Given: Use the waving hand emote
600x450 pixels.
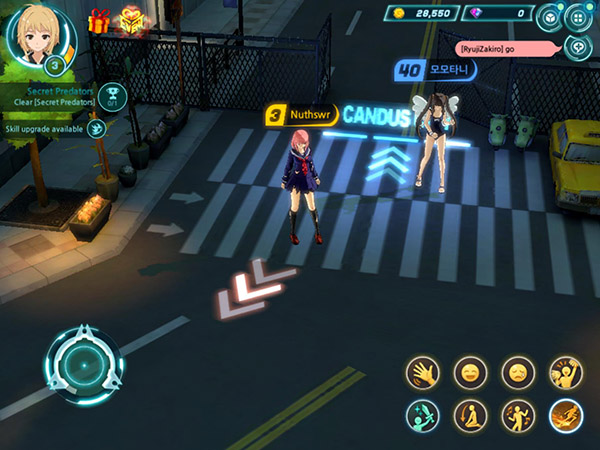Looking at the screenshot, I should [422, 374].
